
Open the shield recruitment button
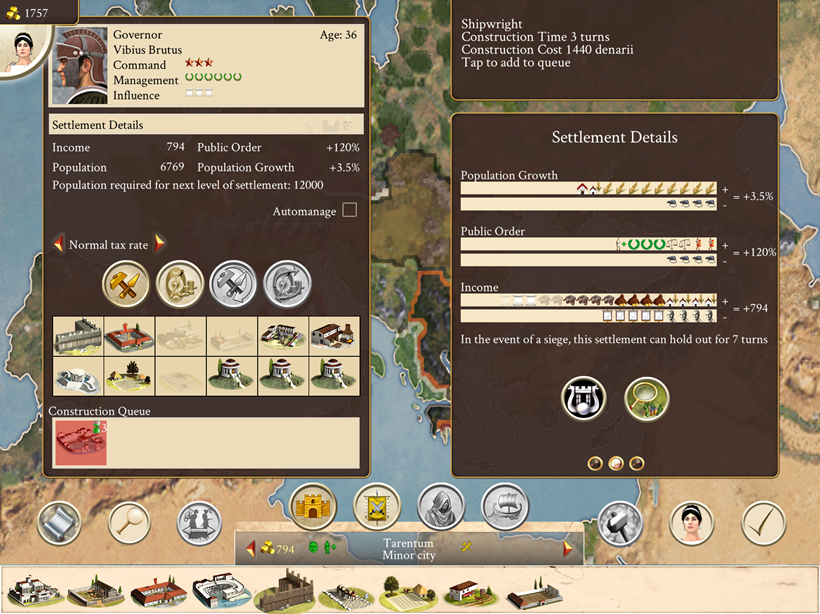tap(180, 285)
